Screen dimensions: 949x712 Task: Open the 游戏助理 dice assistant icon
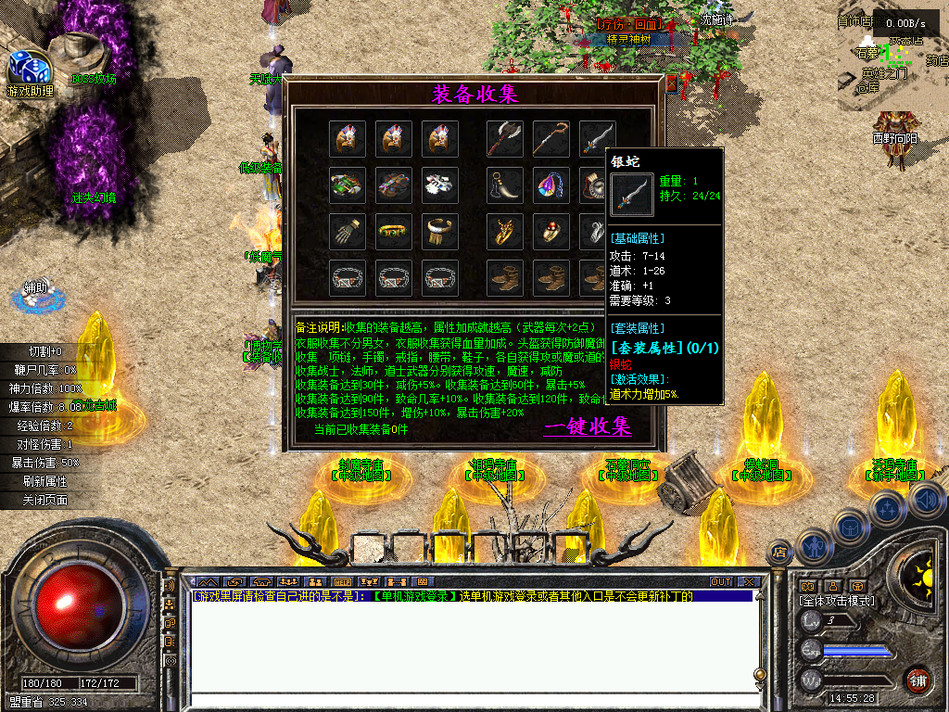click(x=28, y=73)
